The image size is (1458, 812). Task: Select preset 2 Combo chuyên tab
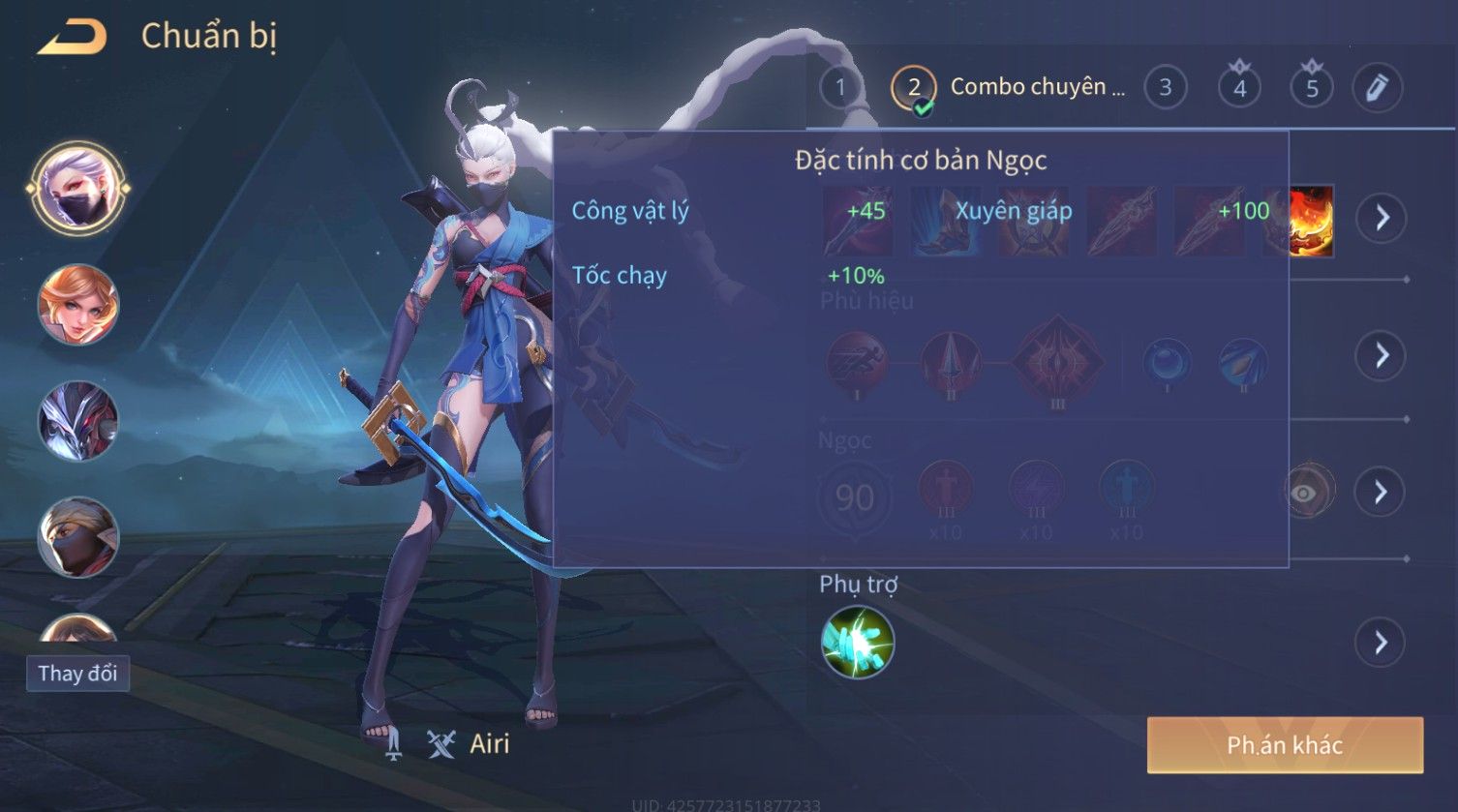coord(1007,88)
